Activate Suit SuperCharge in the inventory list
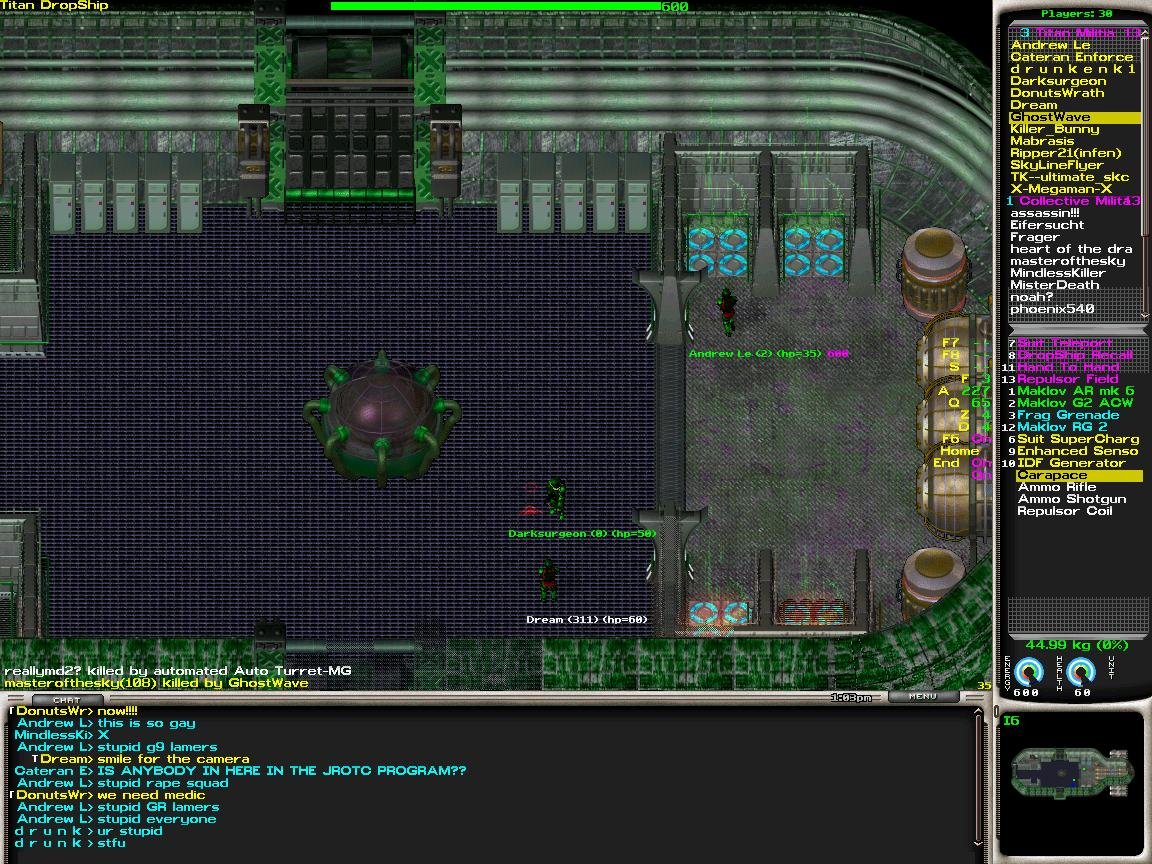1152x864 pixels. 1078,439
